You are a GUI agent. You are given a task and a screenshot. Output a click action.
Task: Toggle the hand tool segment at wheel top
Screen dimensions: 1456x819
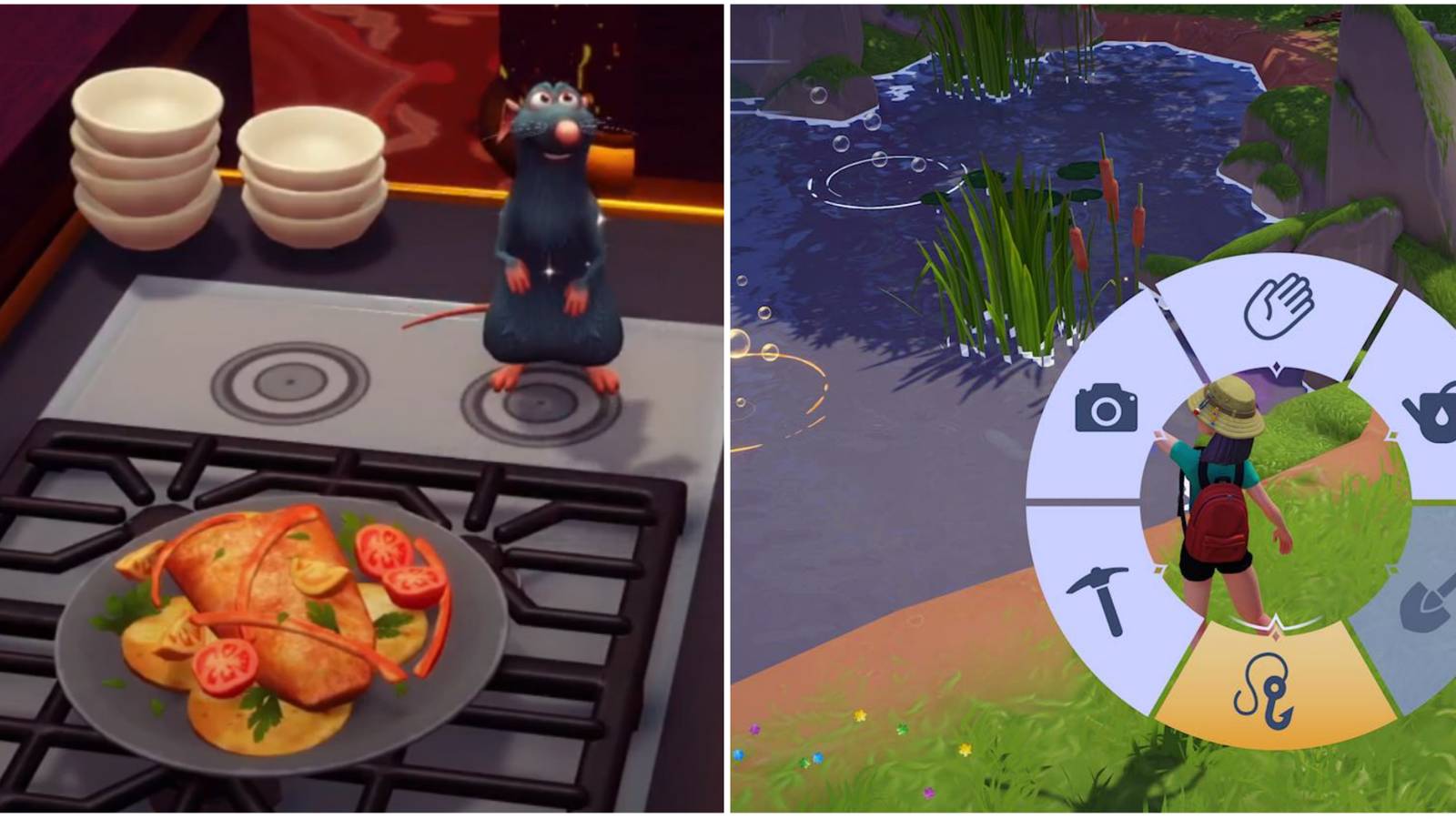click(1278, 305)
